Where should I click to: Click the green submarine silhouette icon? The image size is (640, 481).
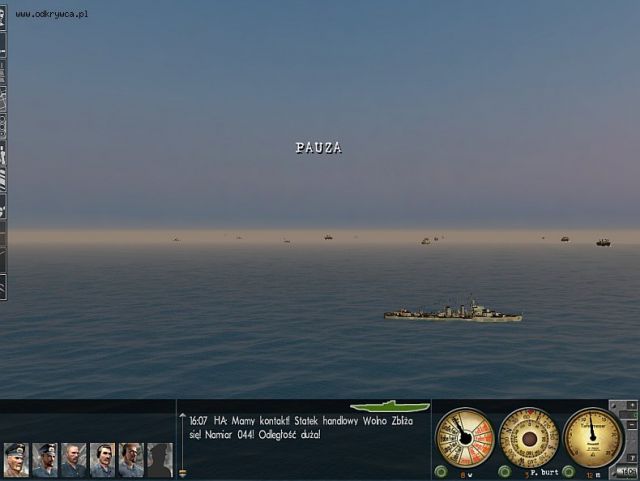pos(396,407)
